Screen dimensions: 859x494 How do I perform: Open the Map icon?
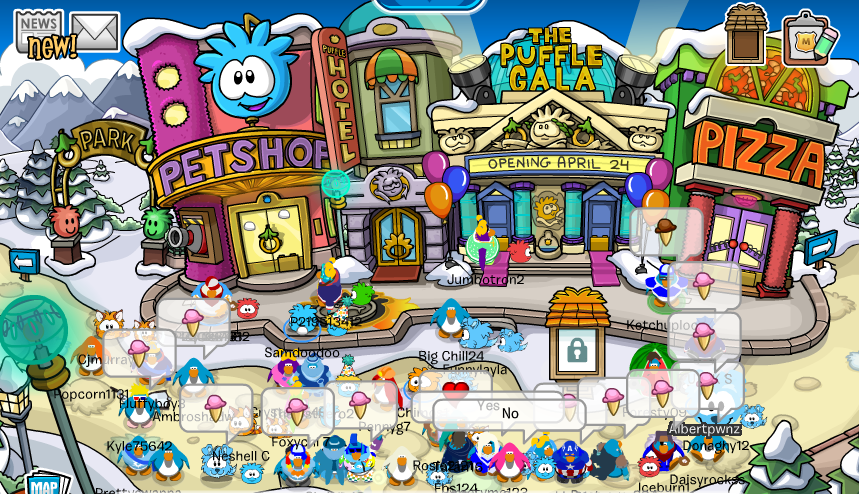pyautogui.click(x=44, y=484)
